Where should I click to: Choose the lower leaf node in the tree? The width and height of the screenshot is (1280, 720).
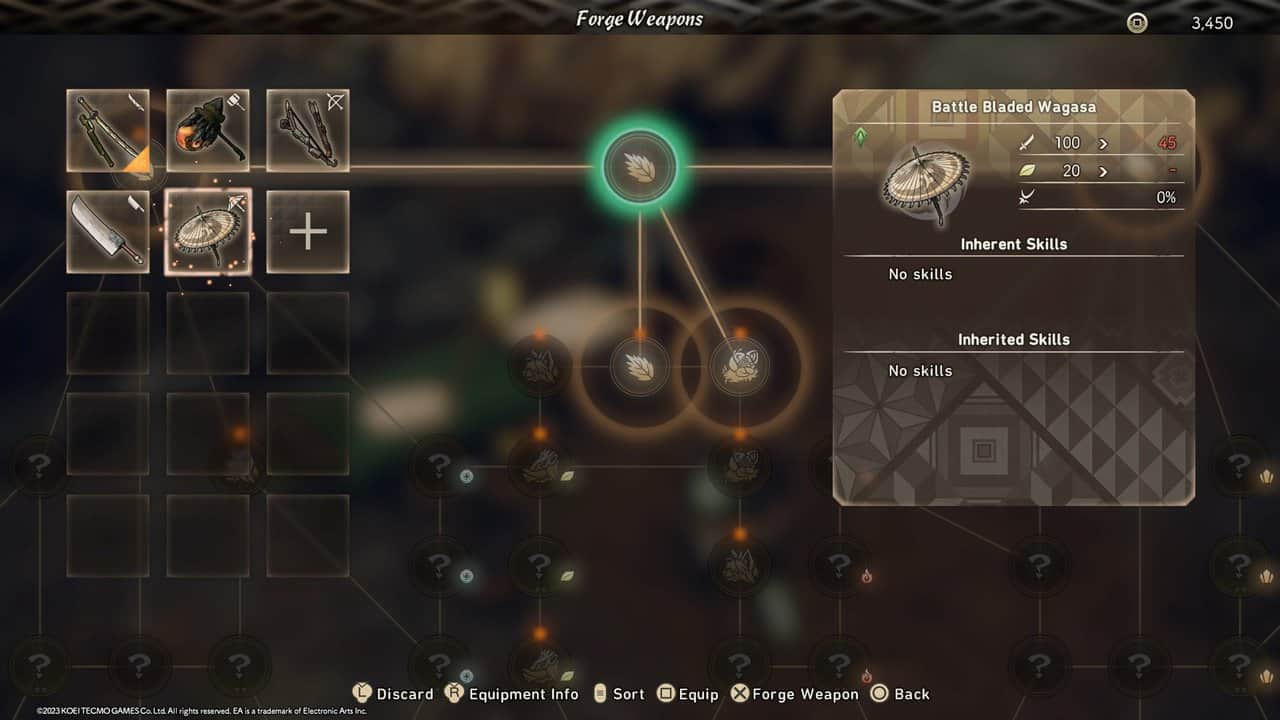[640, 366]
